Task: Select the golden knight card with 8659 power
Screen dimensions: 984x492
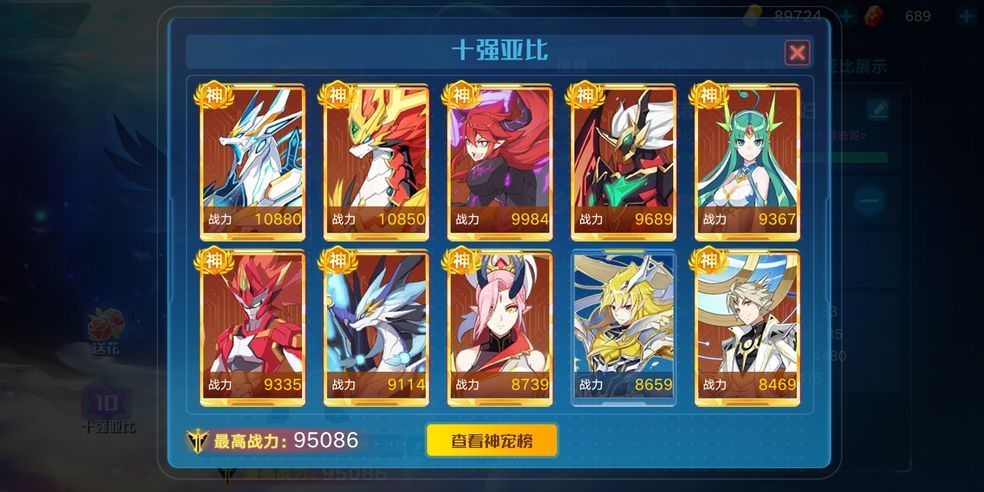Action: click(623, 328)
